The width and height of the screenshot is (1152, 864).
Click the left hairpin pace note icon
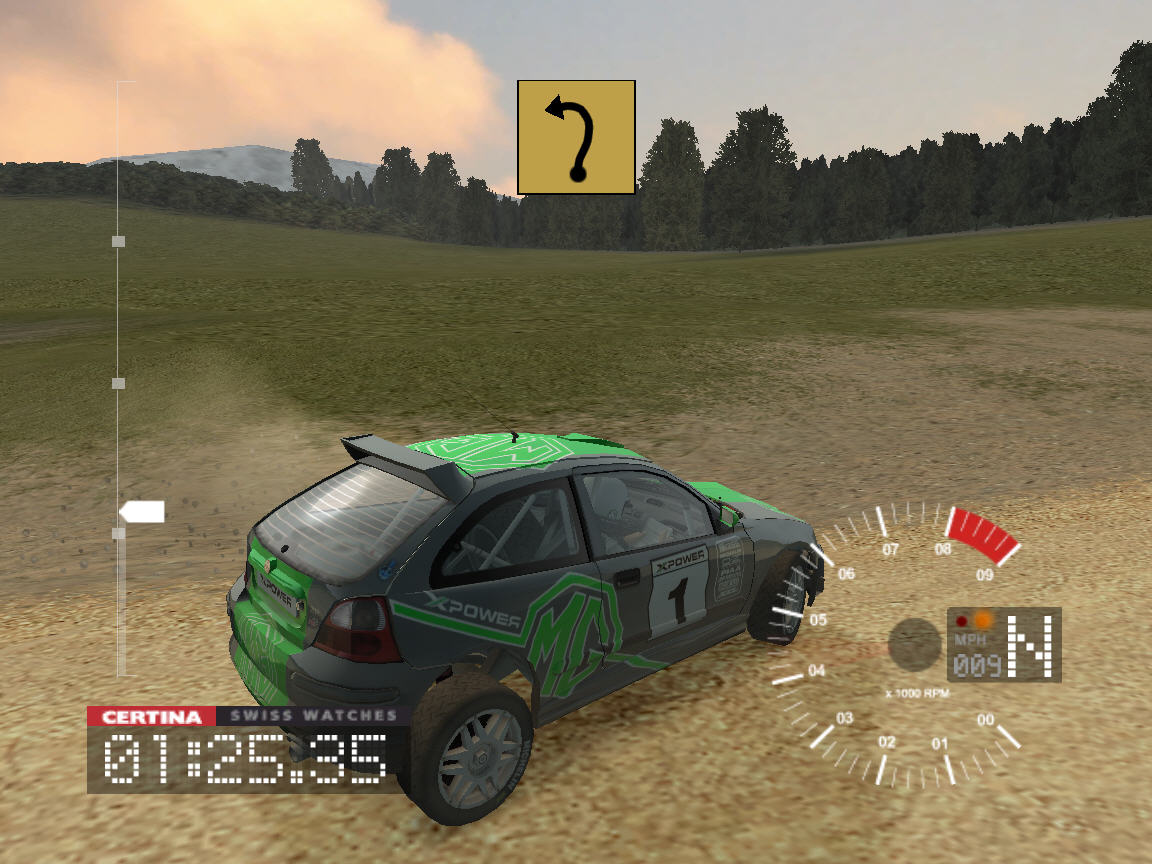point(576,137)
